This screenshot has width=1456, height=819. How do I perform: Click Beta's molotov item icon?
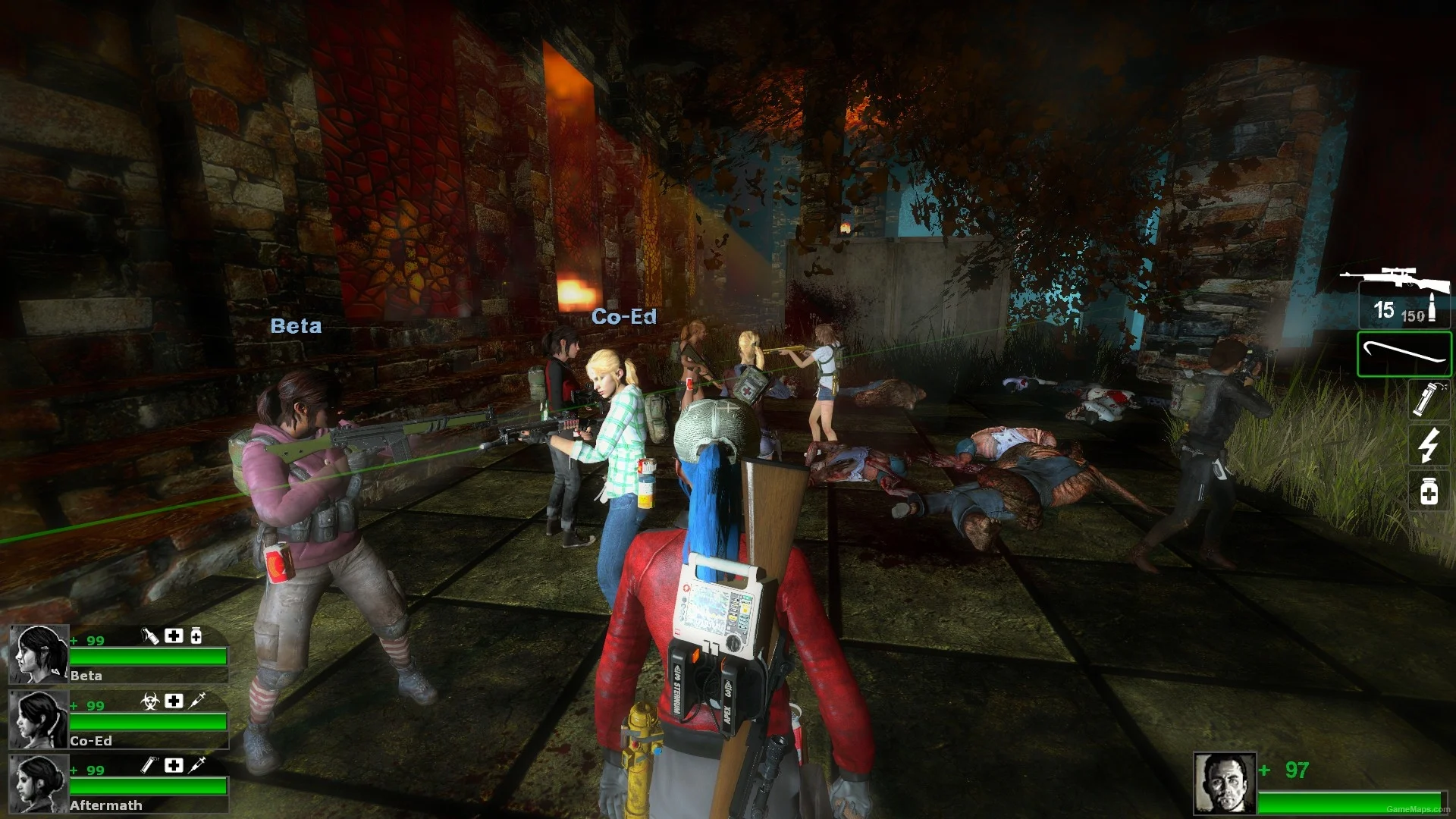coord(150,635)
